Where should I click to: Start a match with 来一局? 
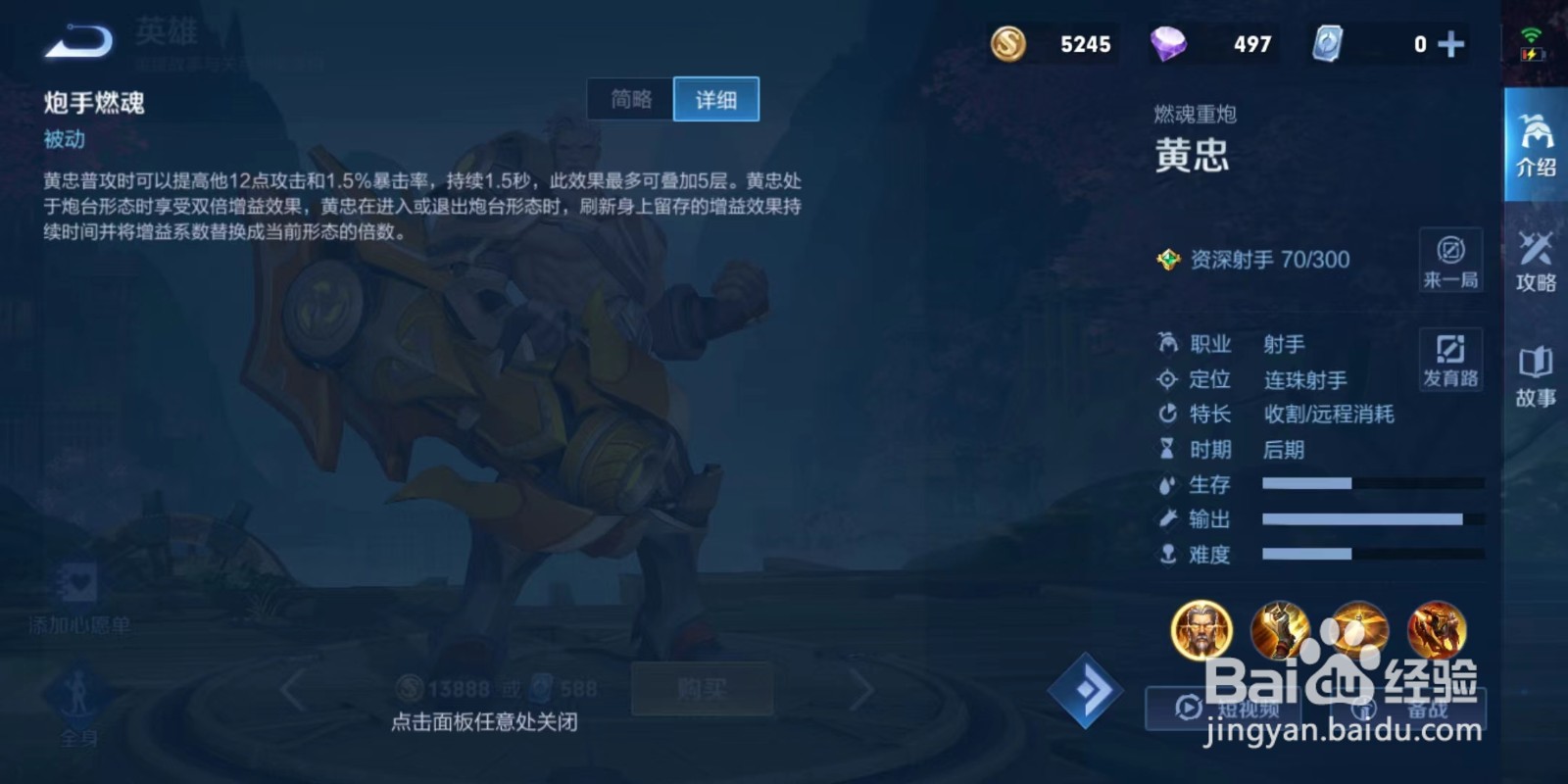pyautogui.click(x=1450, y=261)
